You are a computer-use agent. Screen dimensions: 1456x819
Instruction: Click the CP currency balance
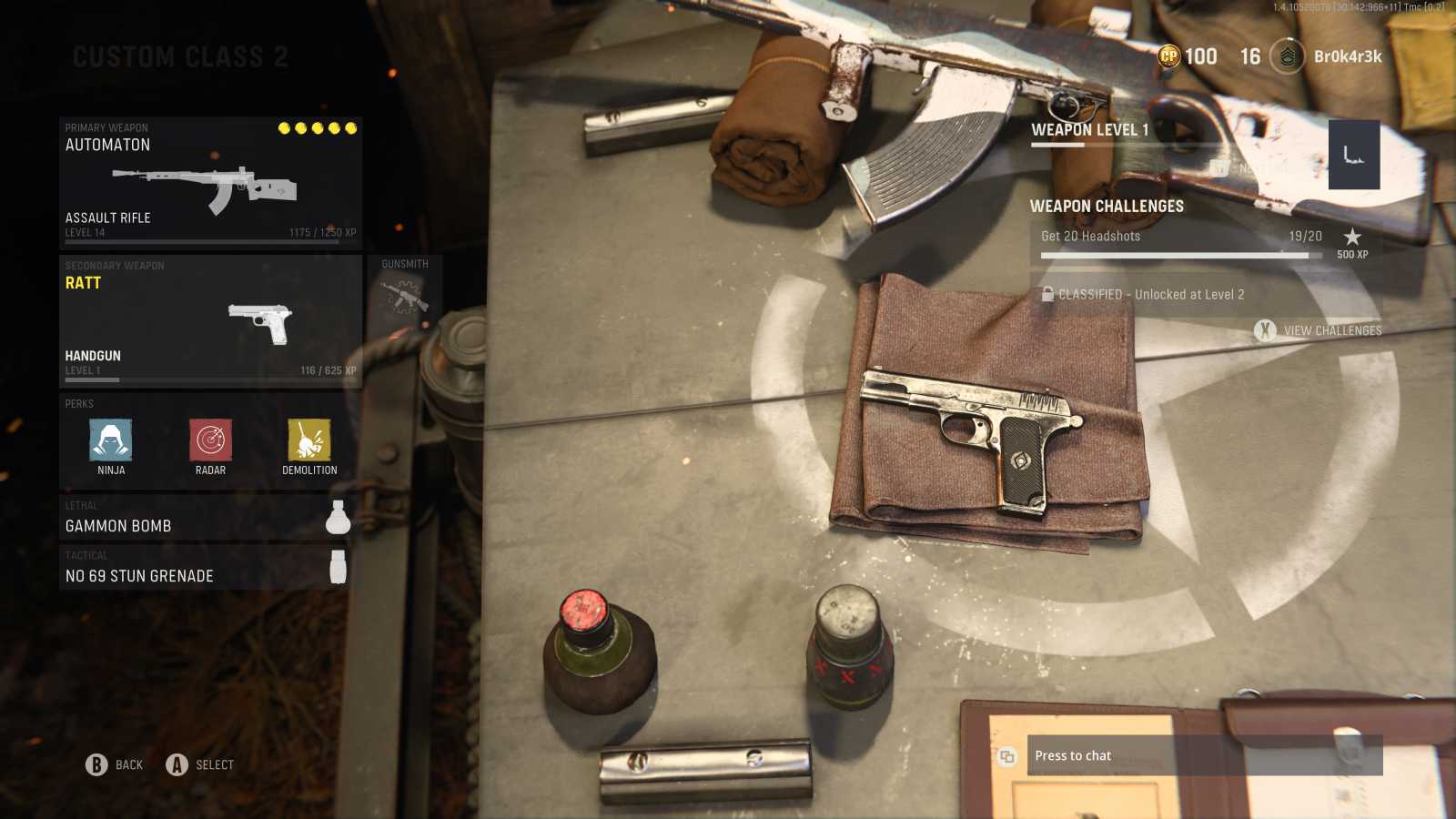[1187, 56]
